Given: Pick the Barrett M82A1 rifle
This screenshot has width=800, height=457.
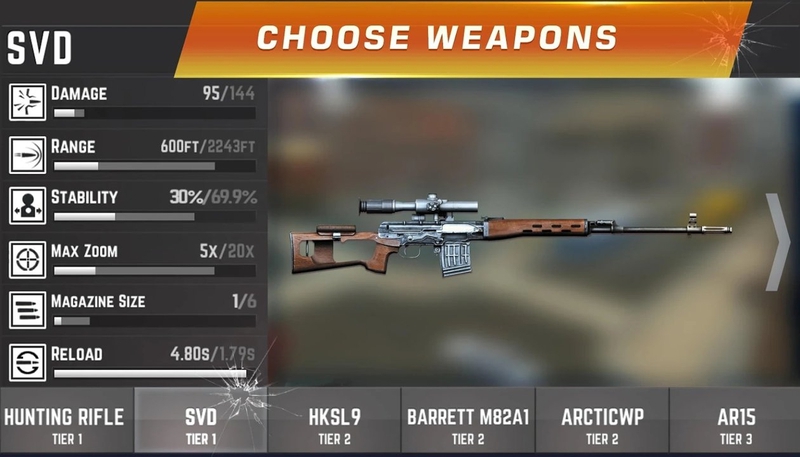Looking at the screenshot, I should coord(468,423).
